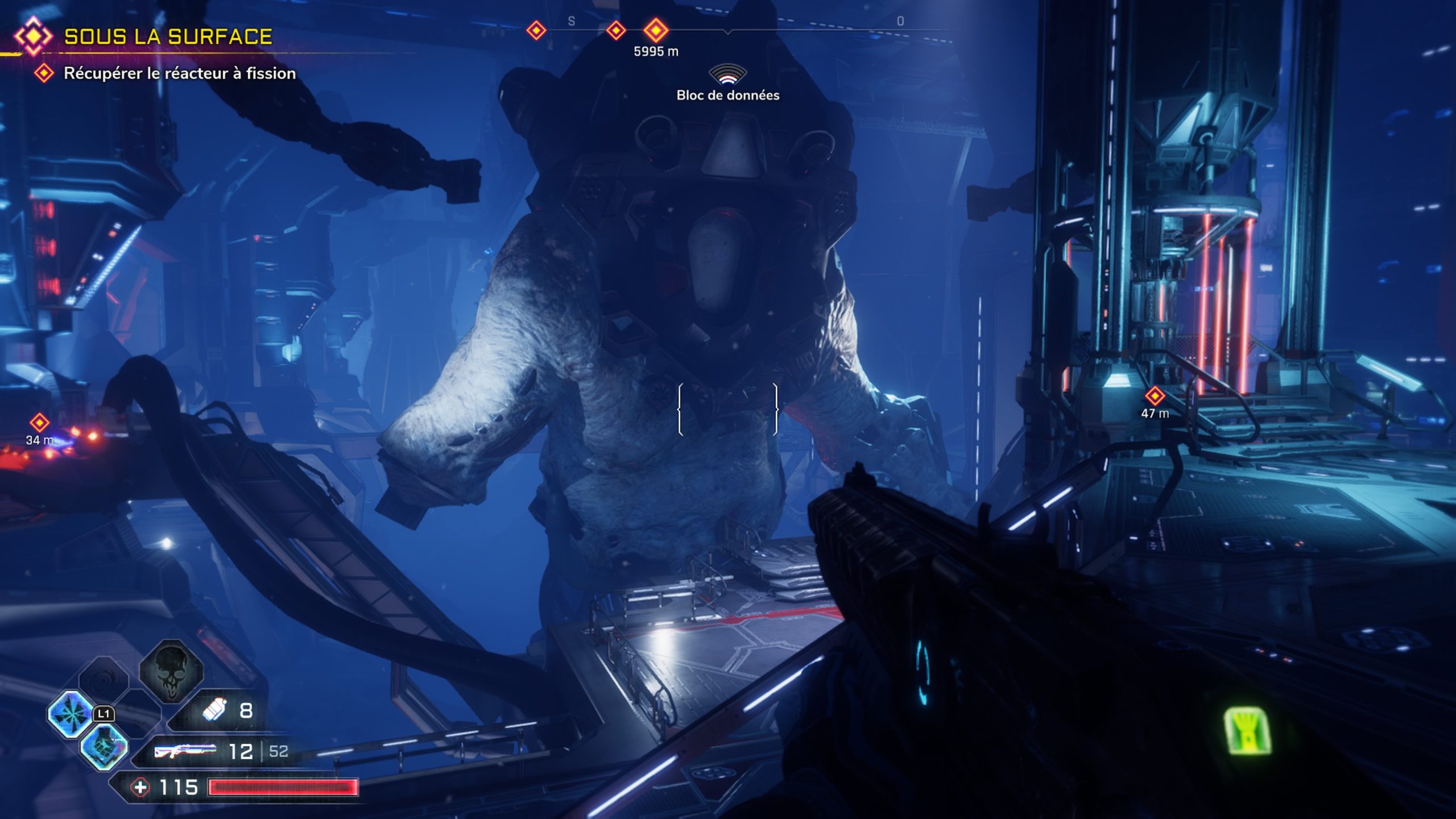Select the Sous la Surface quest tracker
This screenshot has height=819, width=1456.
[x=167, y=37]
